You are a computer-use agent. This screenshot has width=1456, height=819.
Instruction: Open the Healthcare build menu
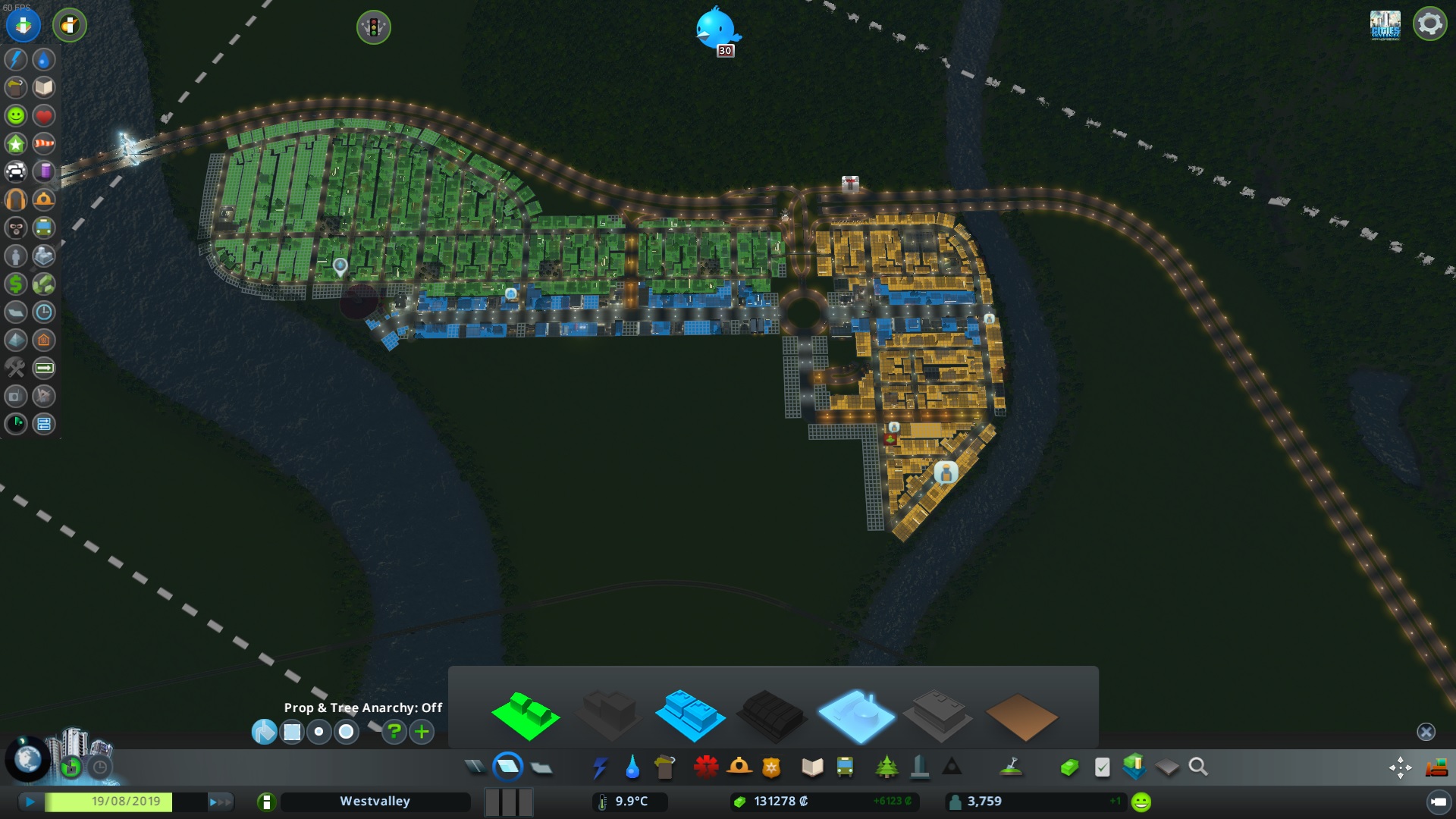tap(705, 767)
